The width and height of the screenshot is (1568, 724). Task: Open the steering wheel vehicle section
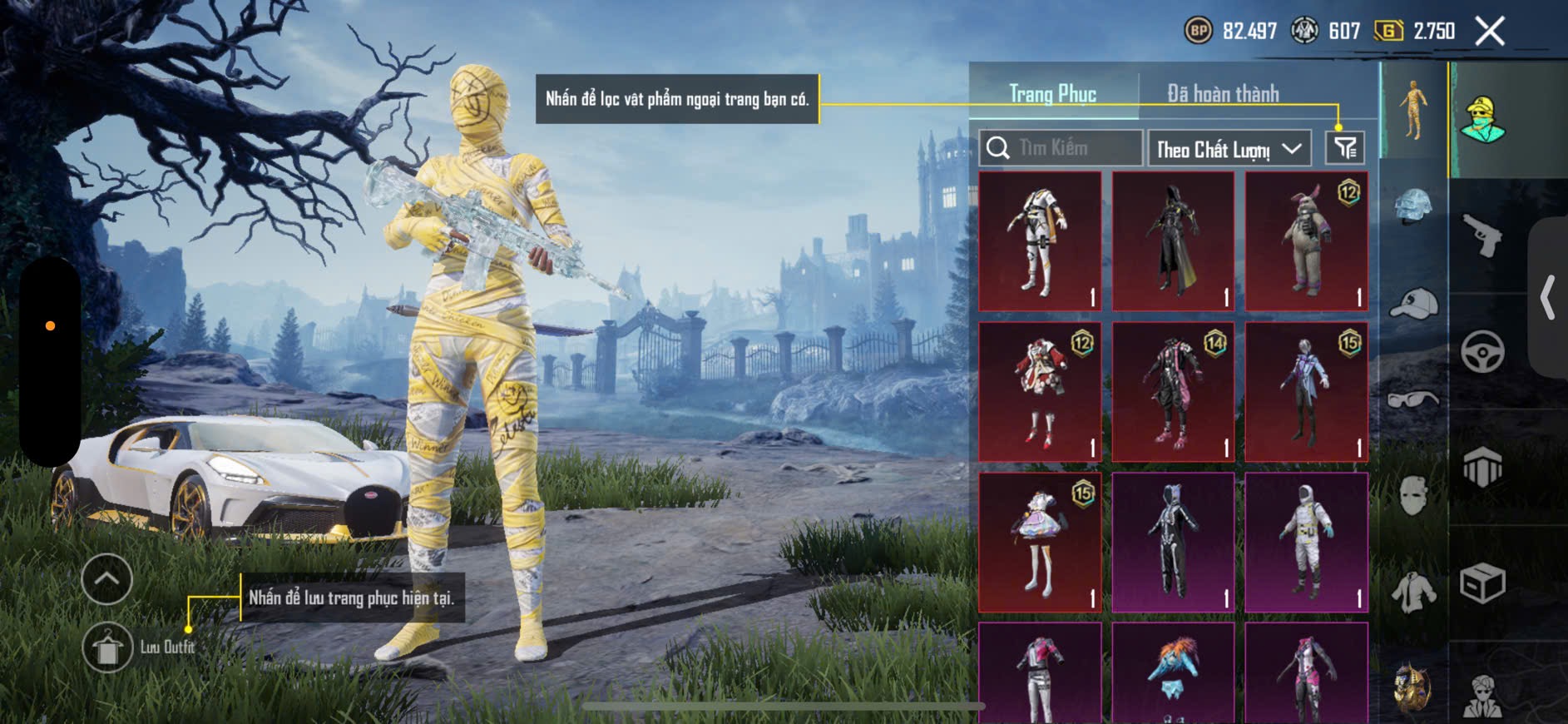tap(1482, 351)
